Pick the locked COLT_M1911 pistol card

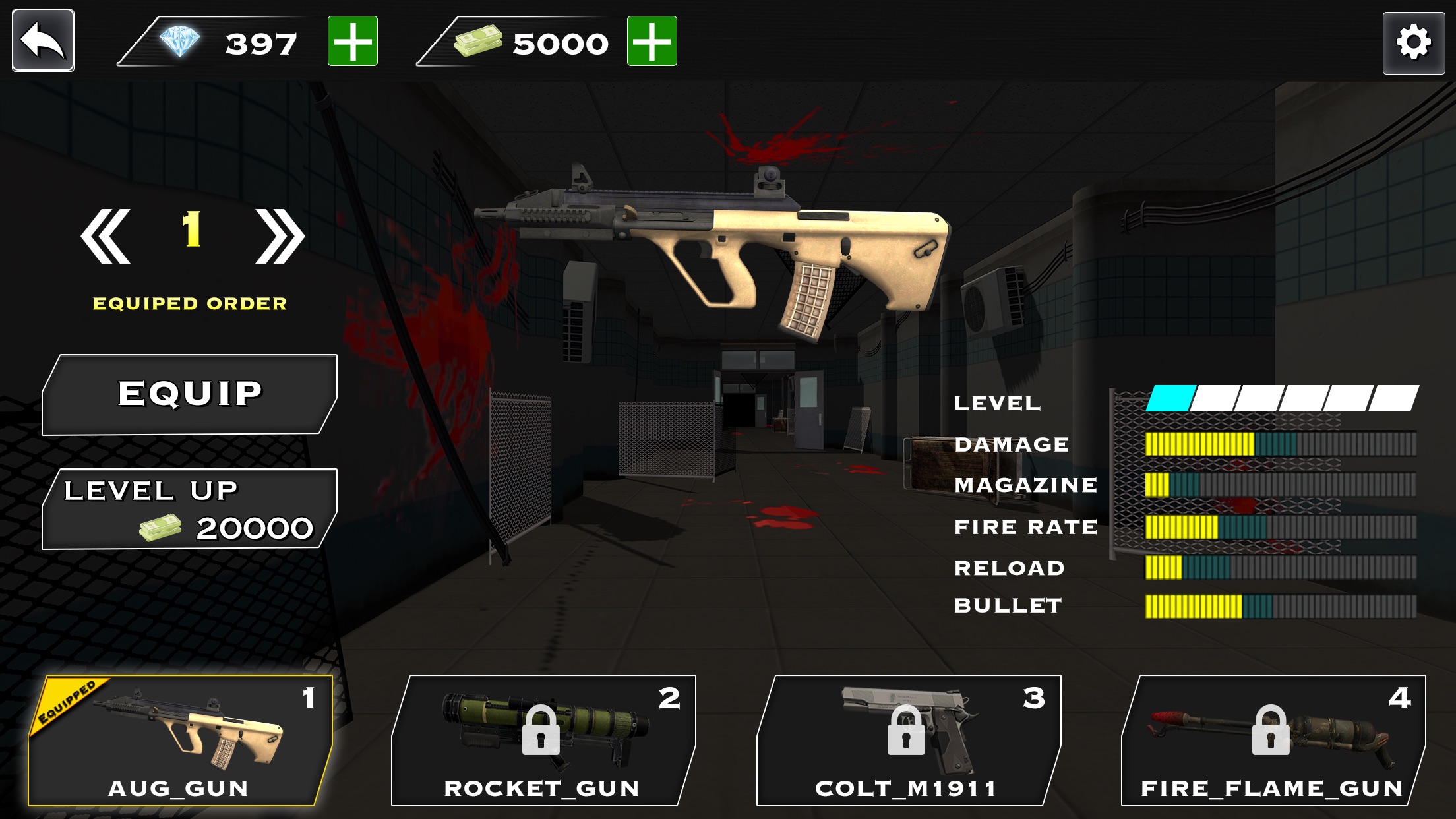pos(907,740)
